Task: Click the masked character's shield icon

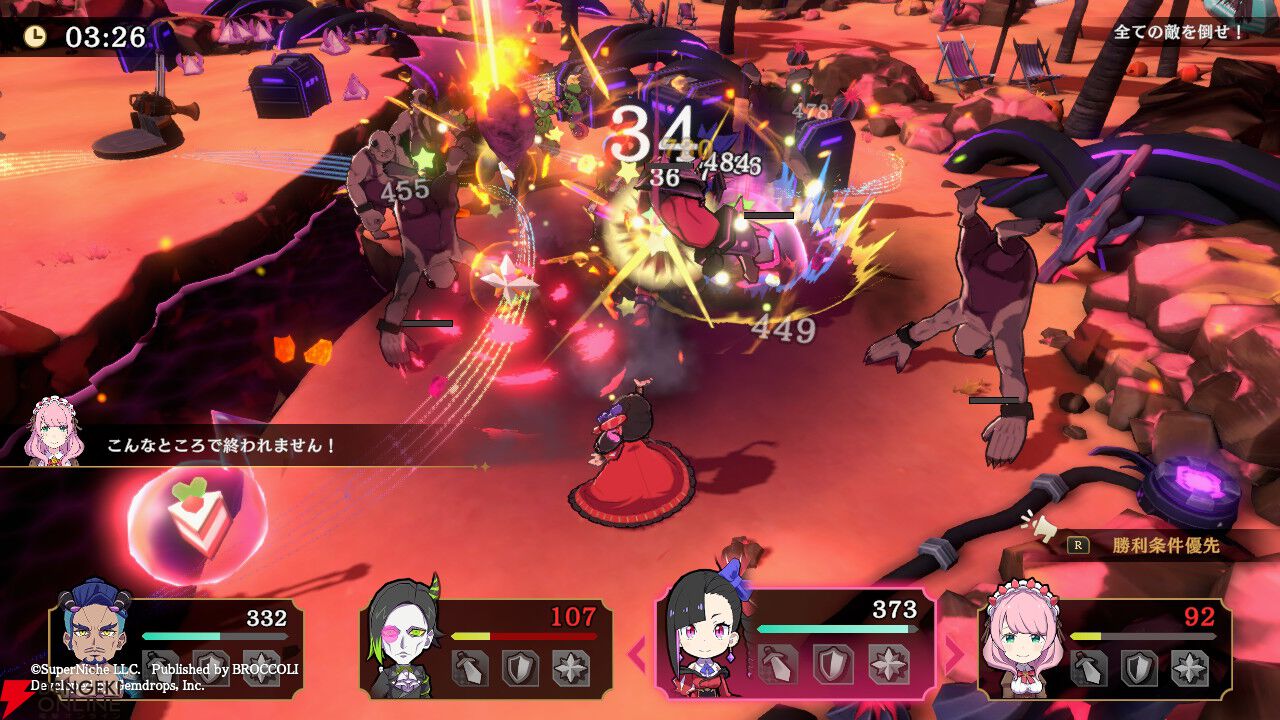Action: point(520,667)
